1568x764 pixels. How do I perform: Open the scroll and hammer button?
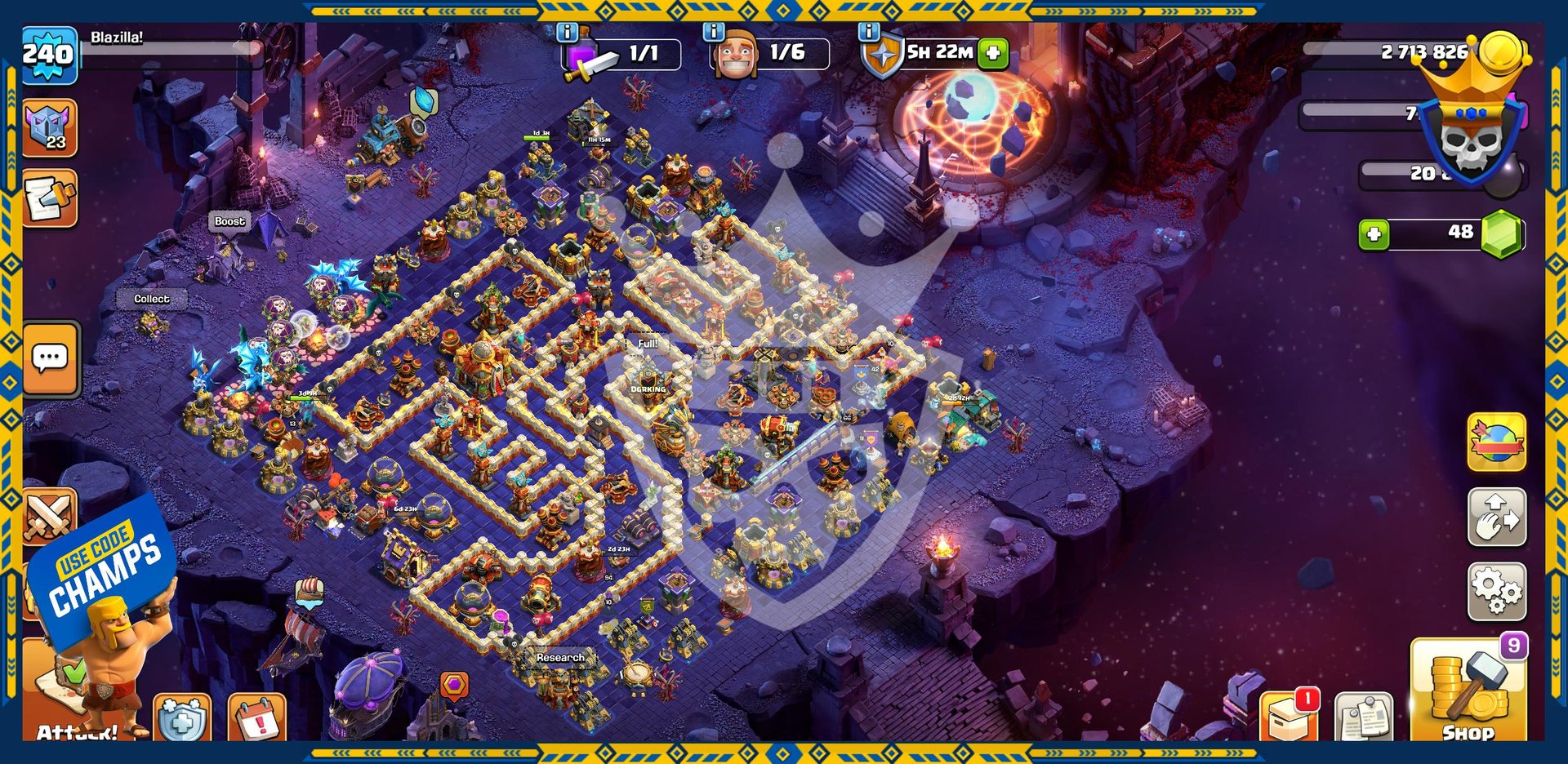click(50, 198)
